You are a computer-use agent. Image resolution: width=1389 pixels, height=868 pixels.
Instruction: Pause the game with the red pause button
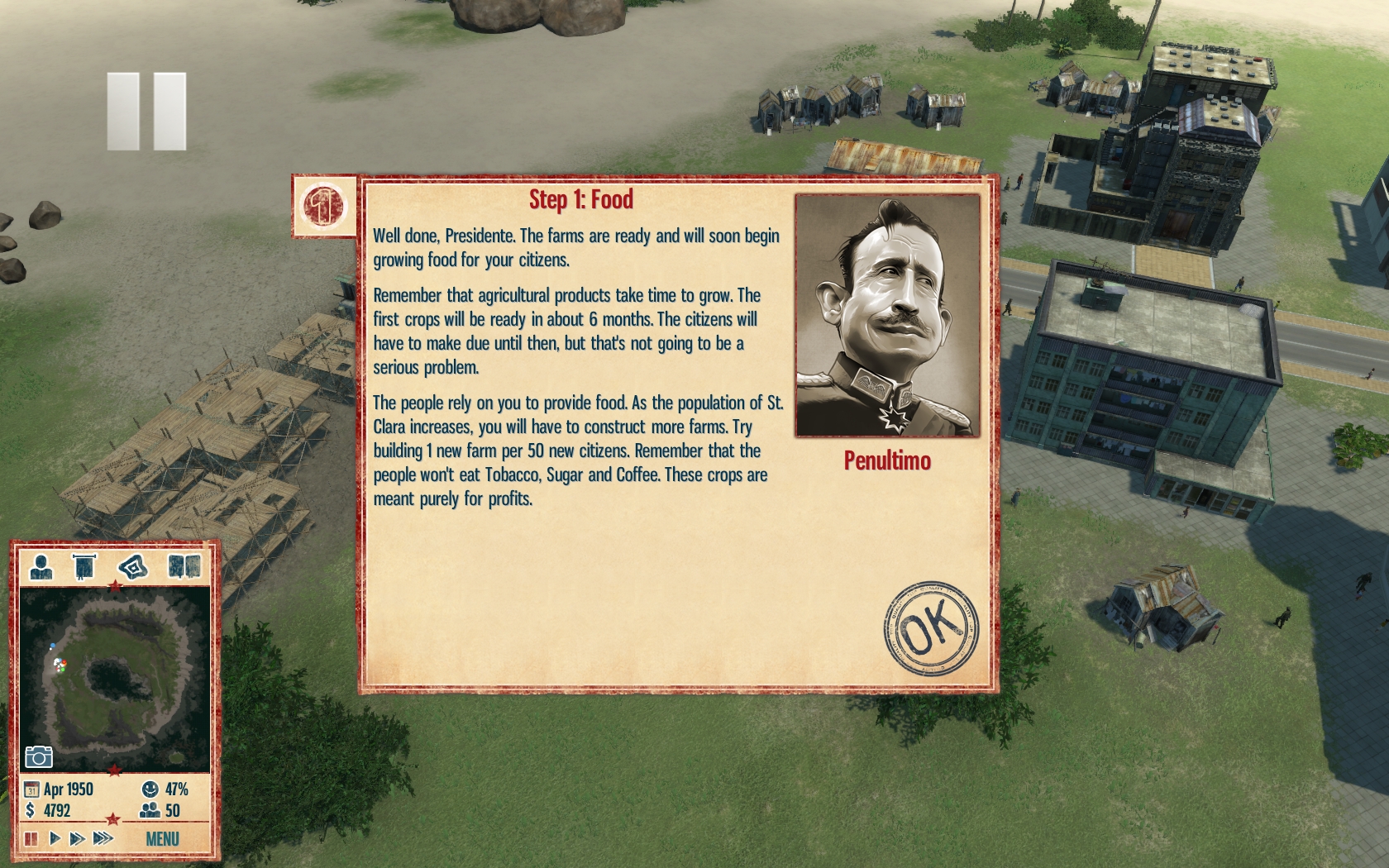click(31, 838)
